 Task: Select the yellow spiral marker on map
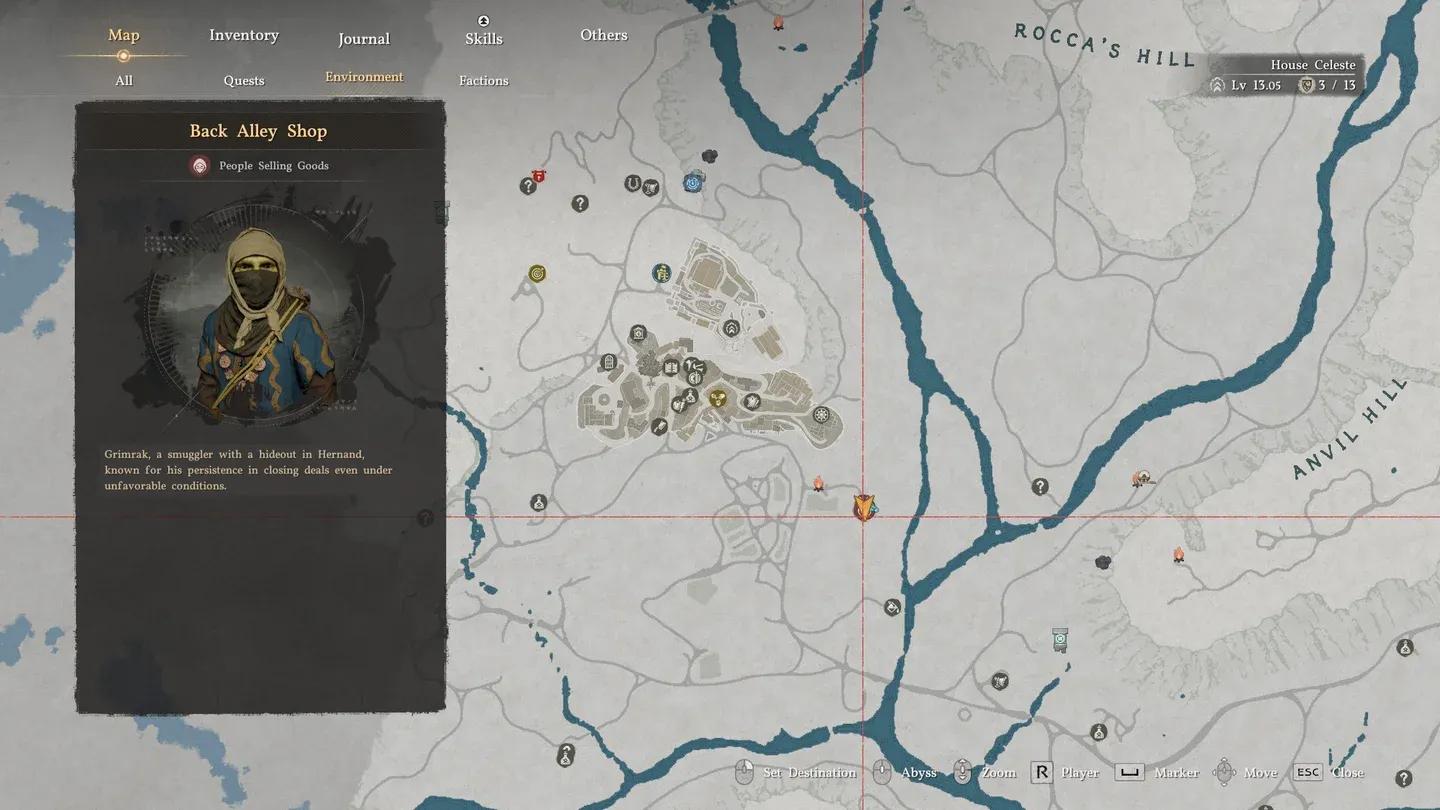537,273
